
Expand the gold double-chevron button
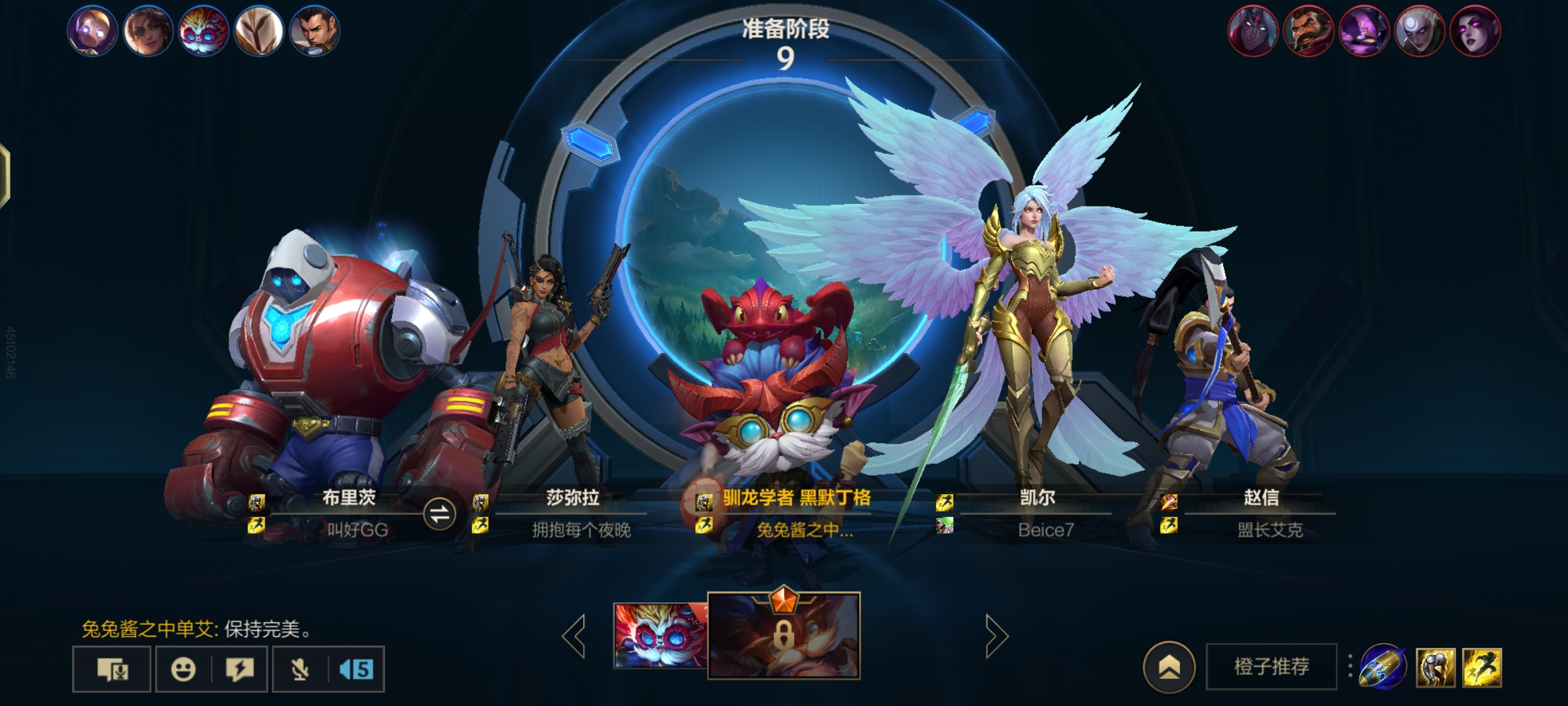click(1169, 667)
